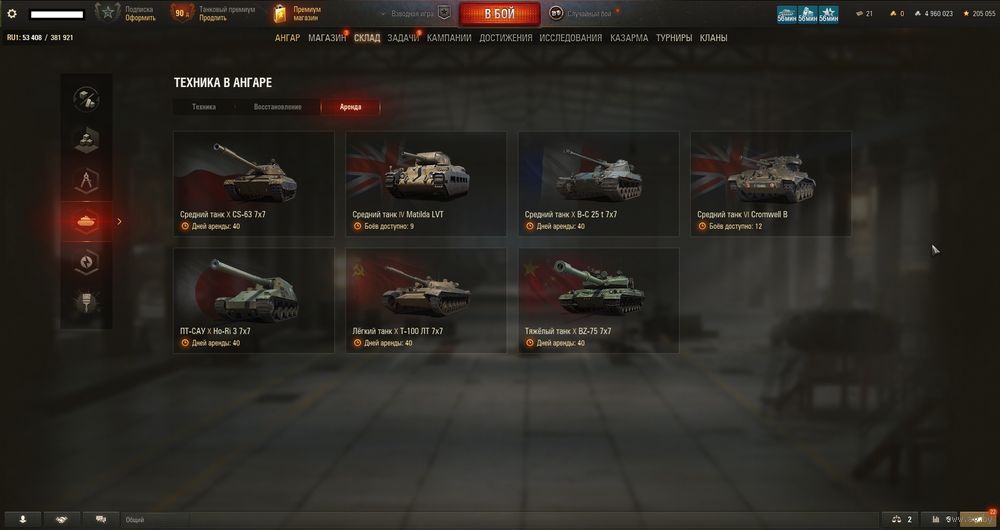Start battle with the В БОЙ button

tap(499, 14)
